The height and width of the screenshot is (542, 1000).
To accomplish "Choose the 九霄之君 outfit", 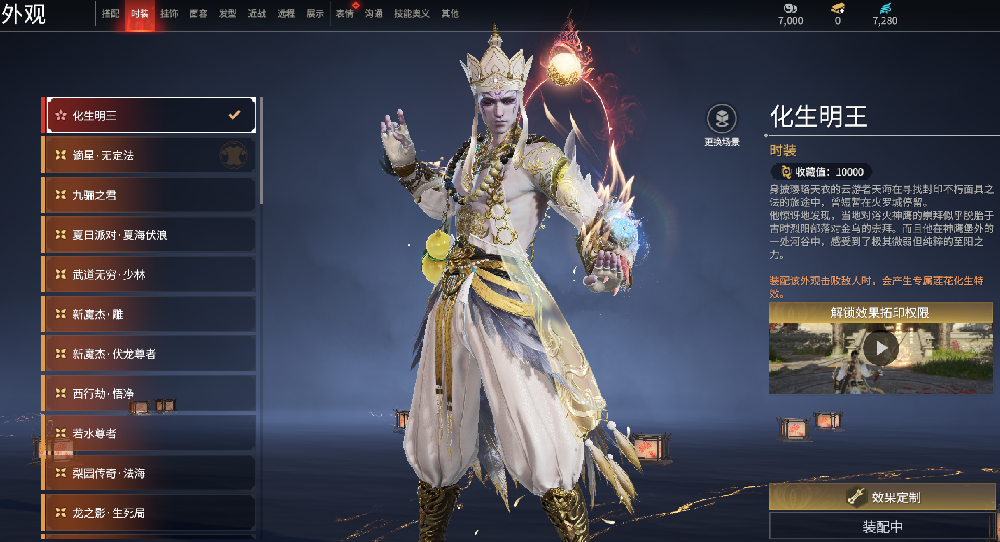I will click(x=149, y=195).
